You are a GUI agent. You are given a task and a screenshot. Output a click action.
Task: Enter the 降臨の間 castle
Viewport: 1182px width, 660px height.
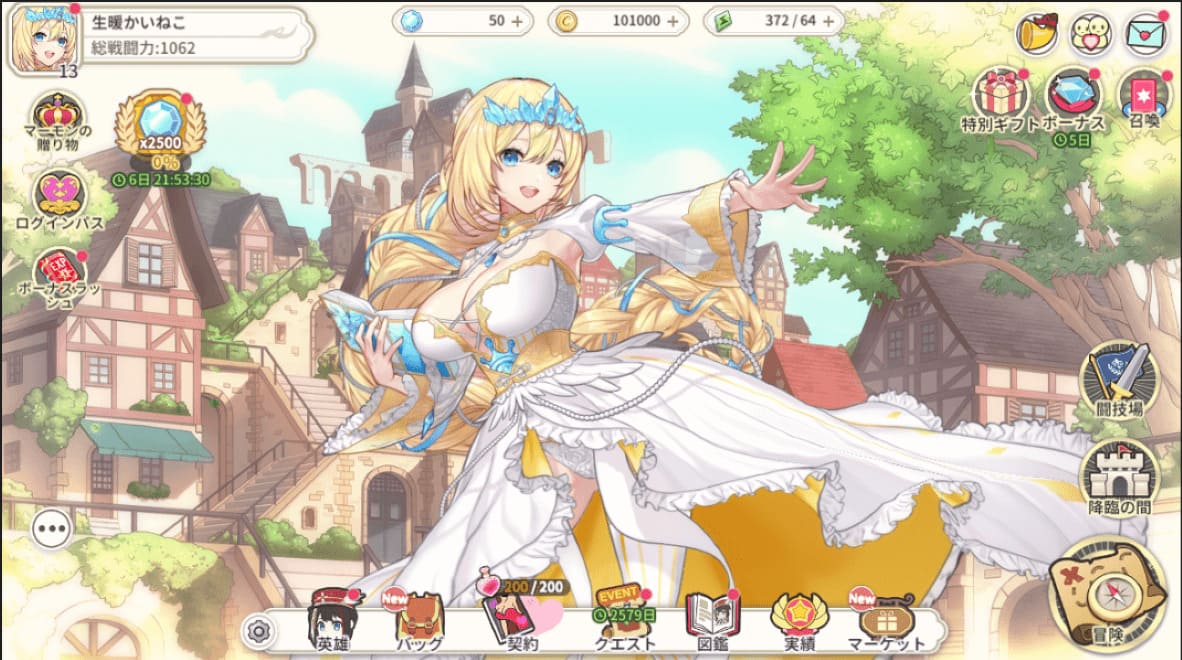1118,476
